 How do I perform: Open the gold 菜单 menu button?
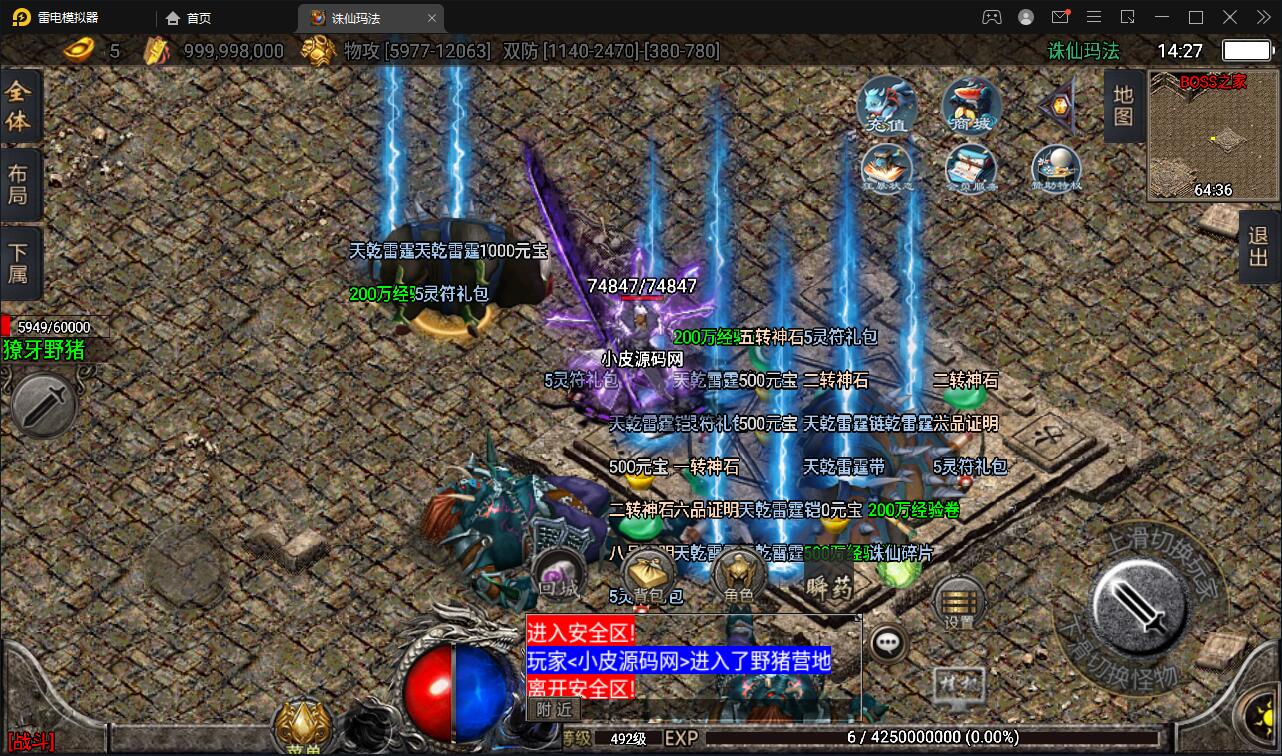[303, 725]
